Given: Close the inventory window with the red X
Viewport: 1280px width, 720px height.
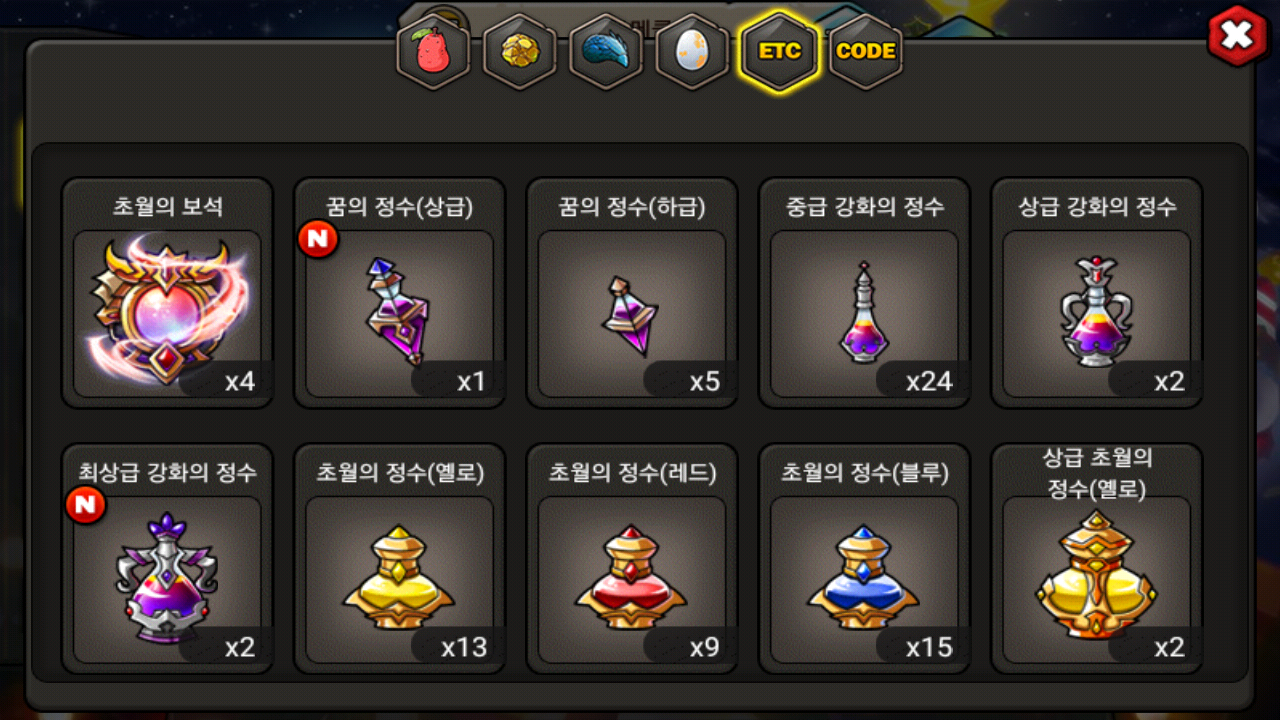Looking at the screenshot, I should tap(1237, 37).
